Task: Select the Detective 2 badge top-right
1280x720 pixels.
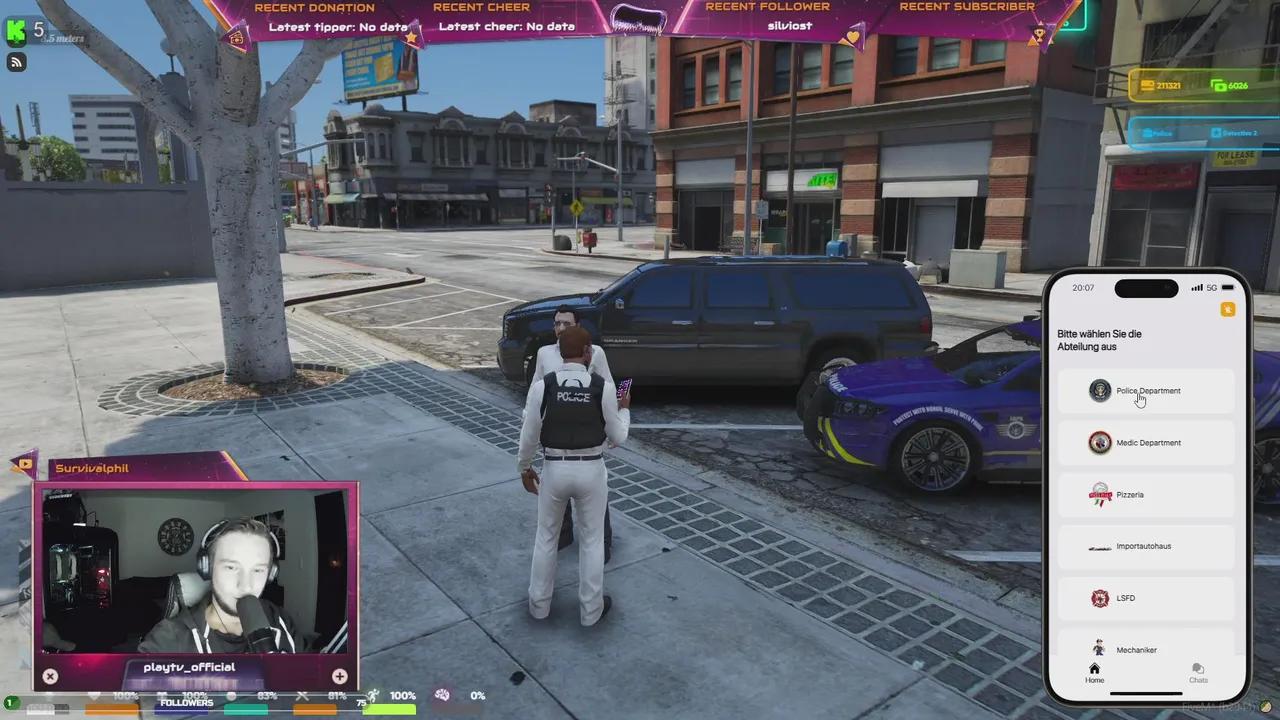Action: 1235,133
